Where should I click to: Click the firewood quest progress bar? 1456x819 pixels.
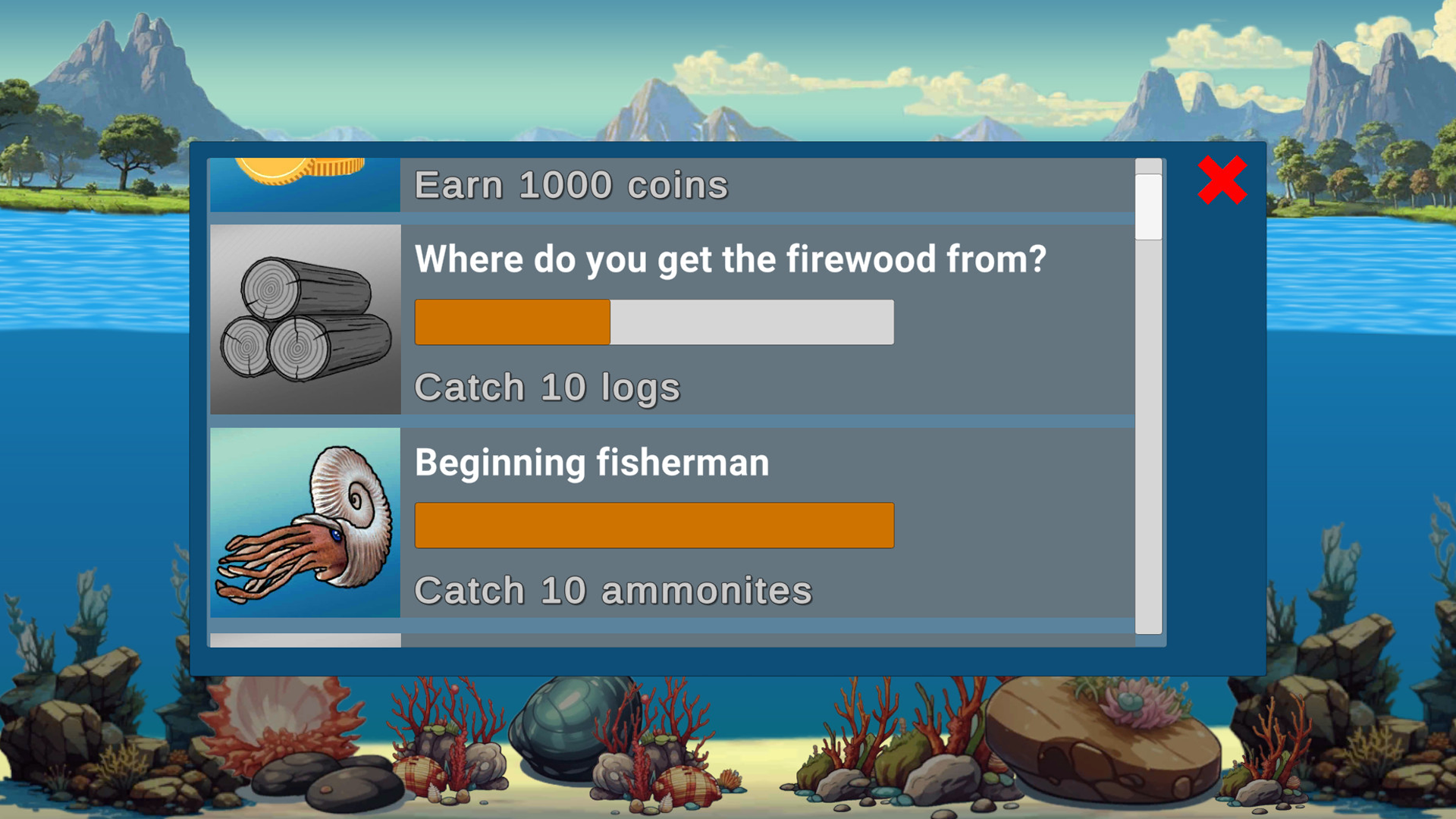[654, 322]
